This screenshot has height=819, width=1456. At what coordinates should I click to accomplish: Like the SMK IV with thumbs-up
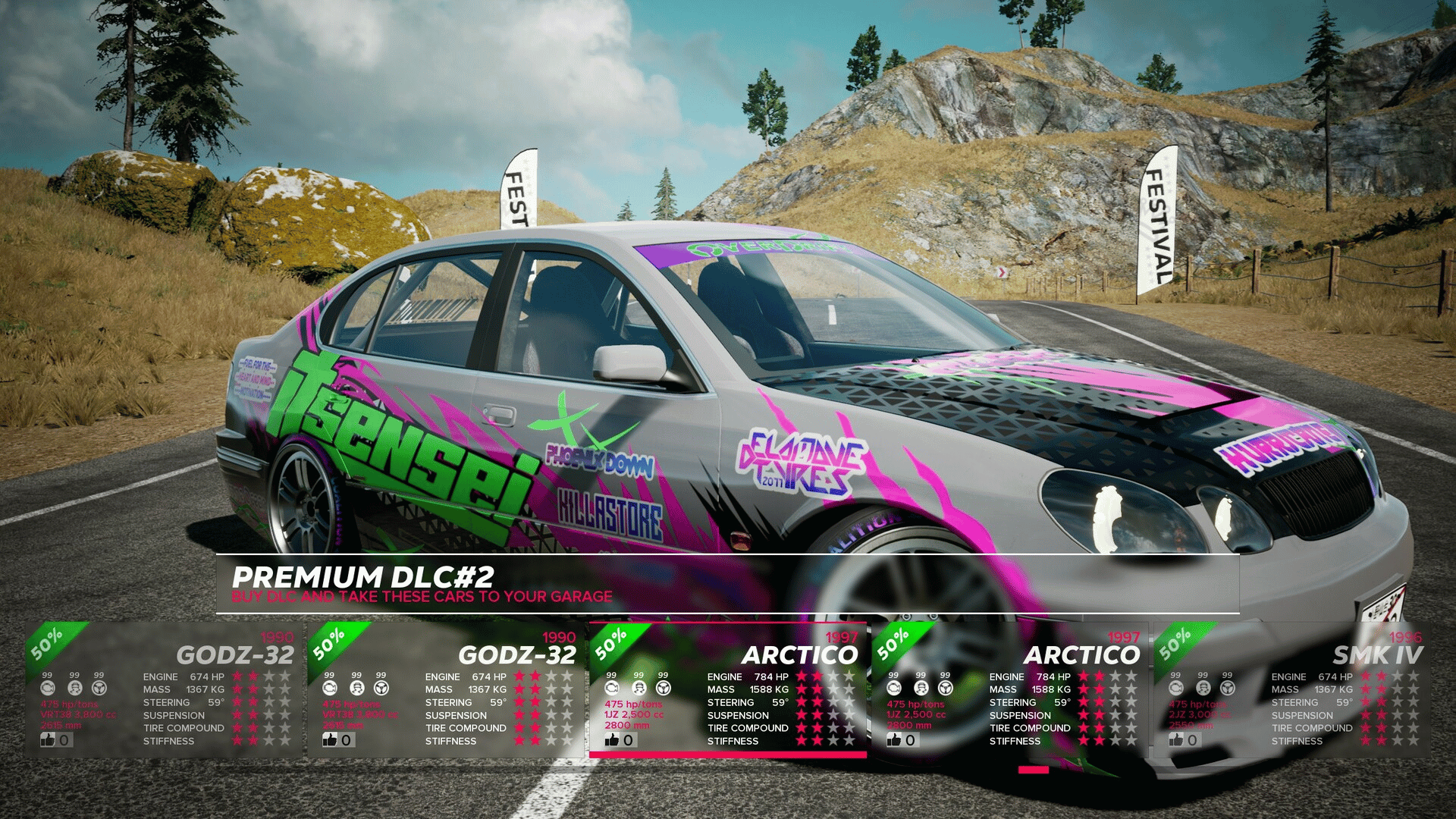click(x=1176, y=739)
